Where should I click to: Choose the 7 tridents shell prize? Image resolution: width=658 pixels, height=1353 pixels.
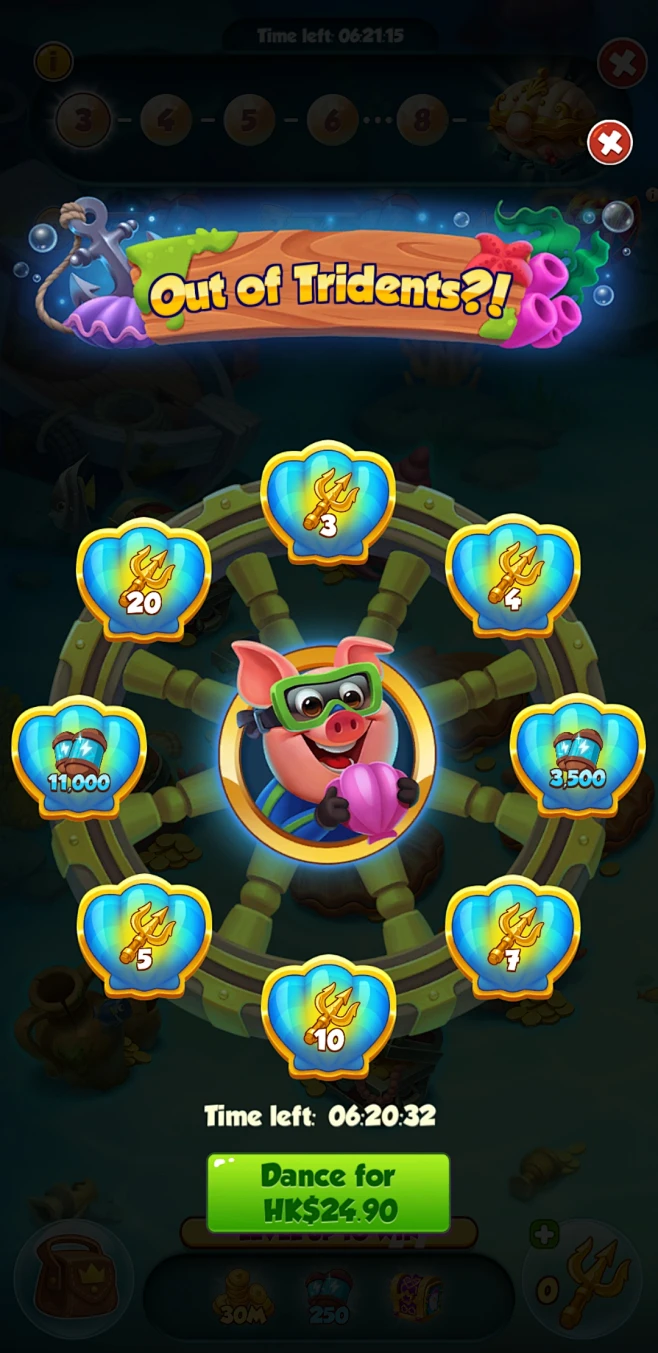(x=512, y=935)
